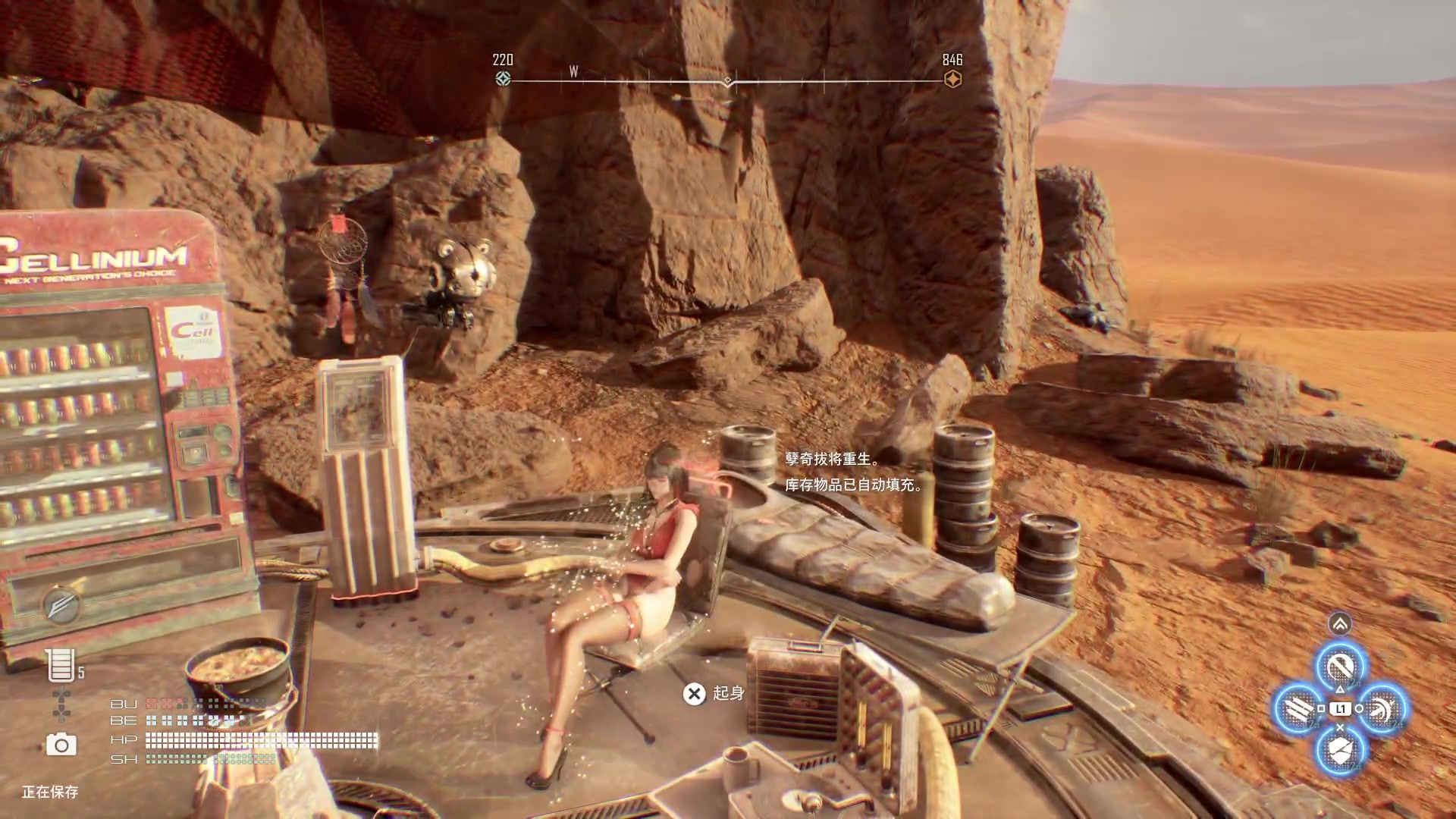Activate the cross Beta skill with cracked shield
1456x819 pixels.
(1340, 751)
